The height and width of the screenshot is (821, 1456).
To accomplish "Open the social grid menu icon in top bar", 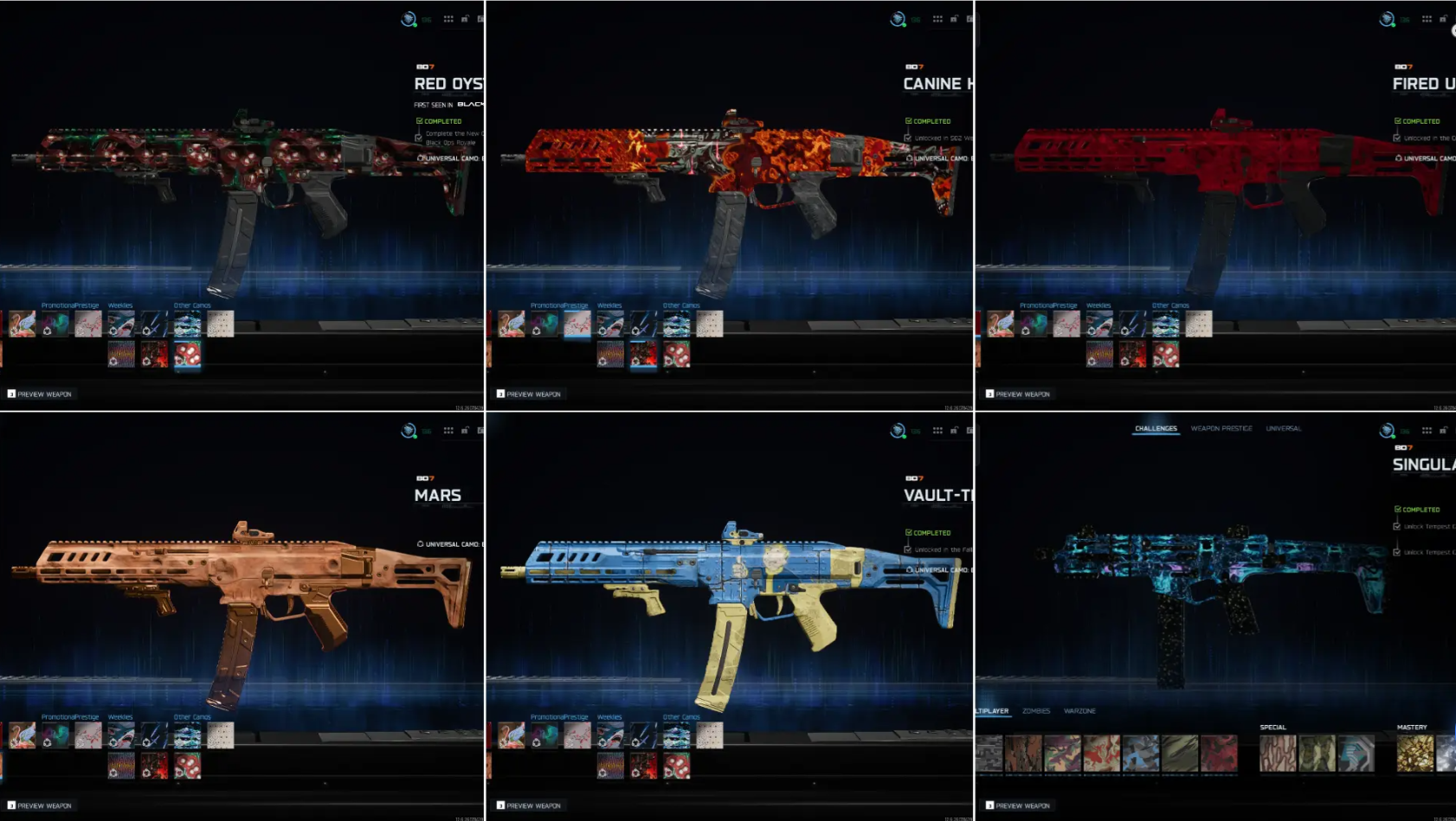I will pos(1427,17).
